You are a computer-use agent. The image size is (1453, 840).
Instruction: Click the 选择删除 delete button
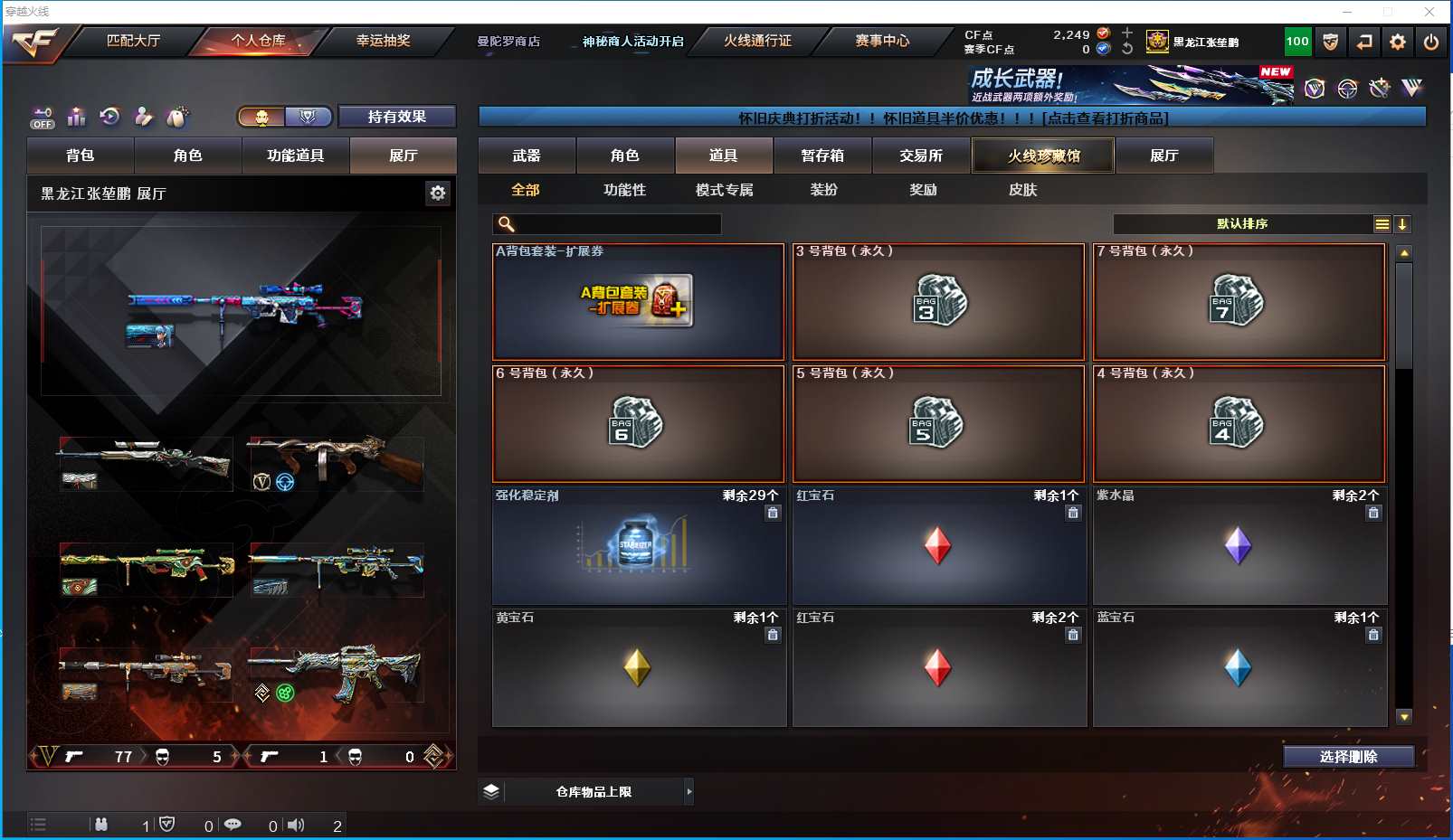(x=1348, y=757)
